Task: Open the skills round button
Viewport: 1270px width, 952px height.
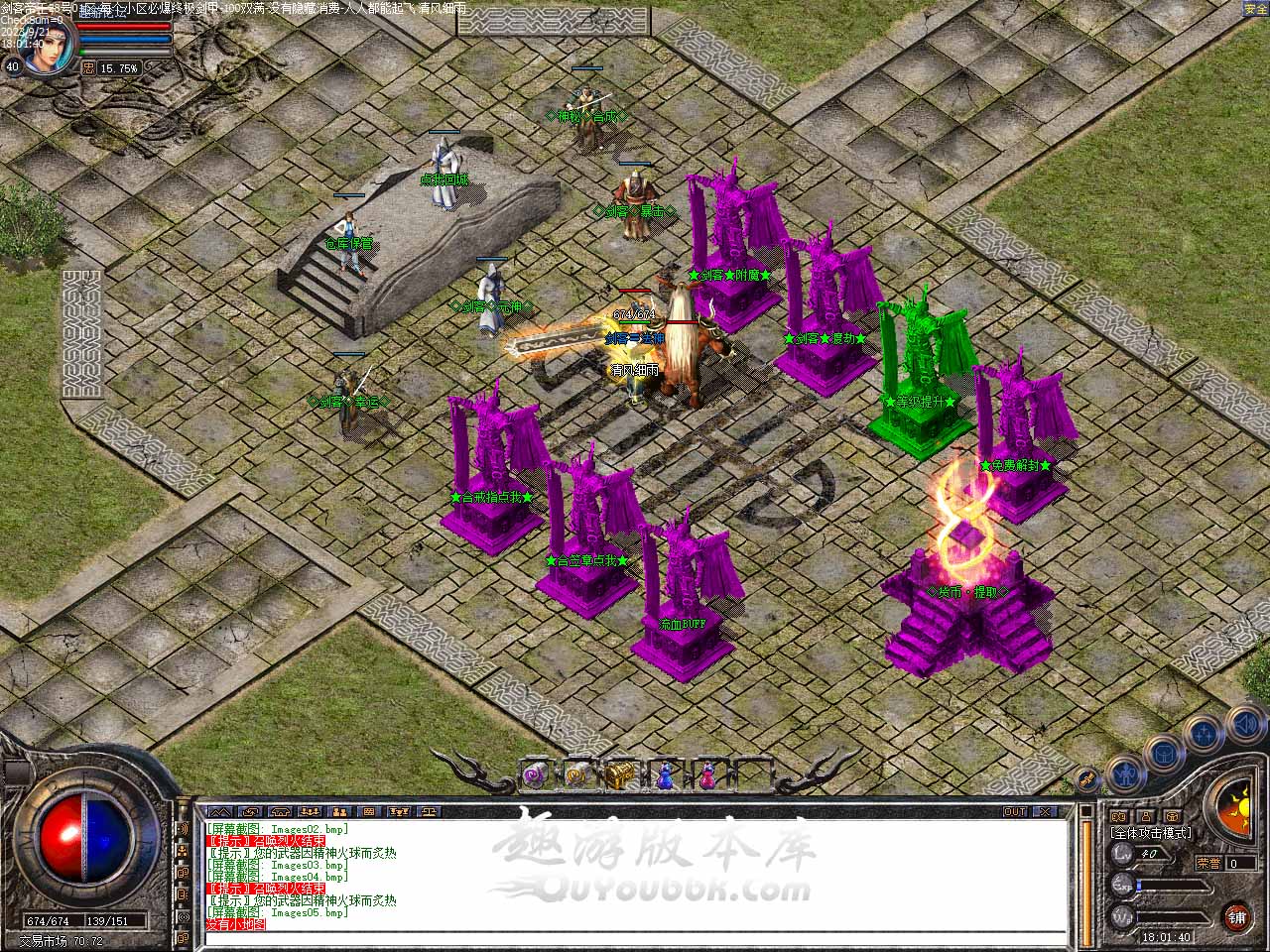Action: [x=1204, y=735]
